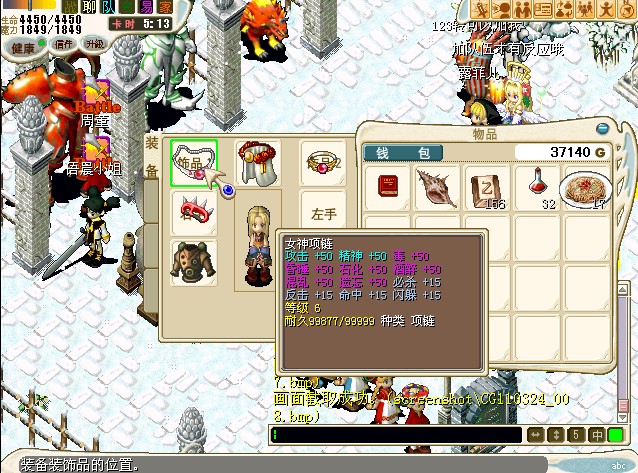Select the red potion flask stack

pos(537,187)
